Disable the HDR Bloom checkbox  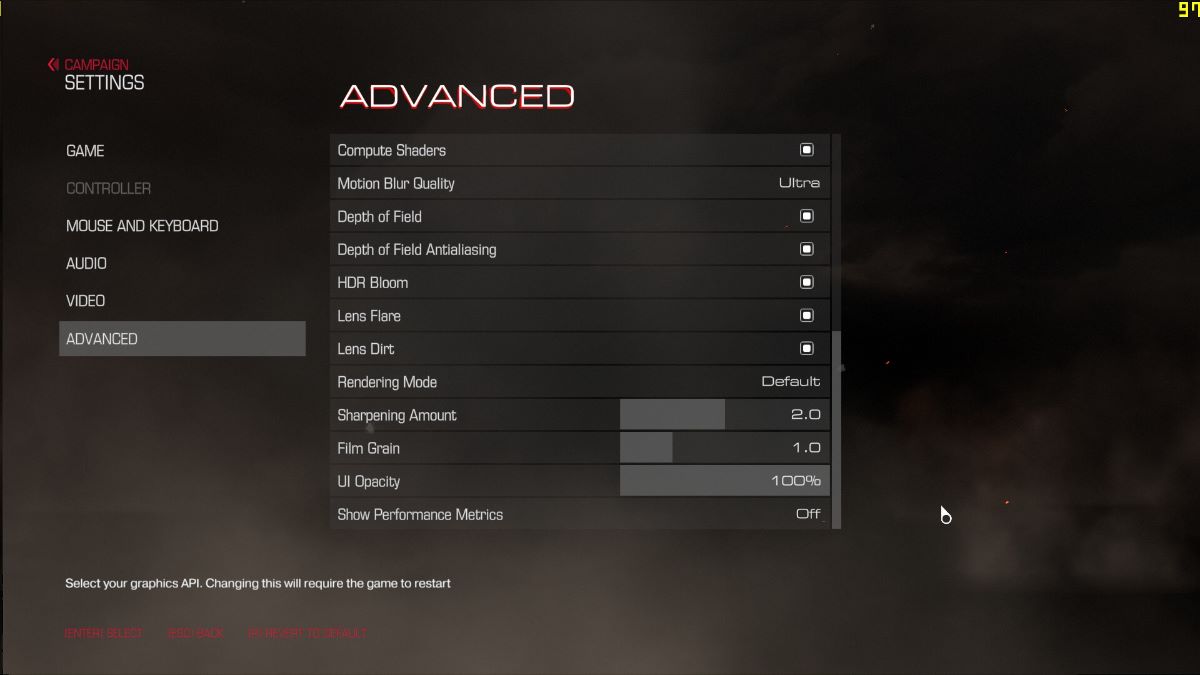(806, 282)
